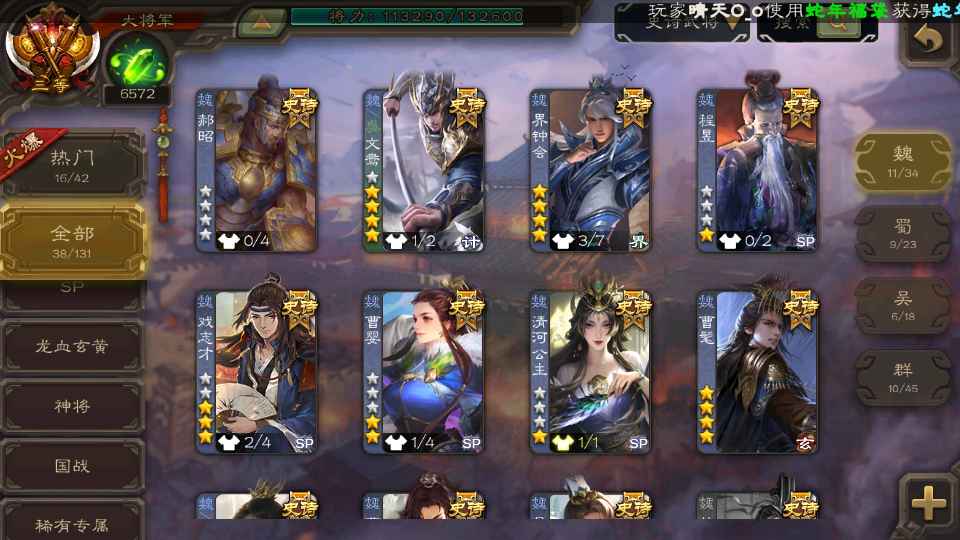The width and height of the screenshot is (960, 540).
Task: Select the 全部 (All) category tab
Action: (72, 240)
